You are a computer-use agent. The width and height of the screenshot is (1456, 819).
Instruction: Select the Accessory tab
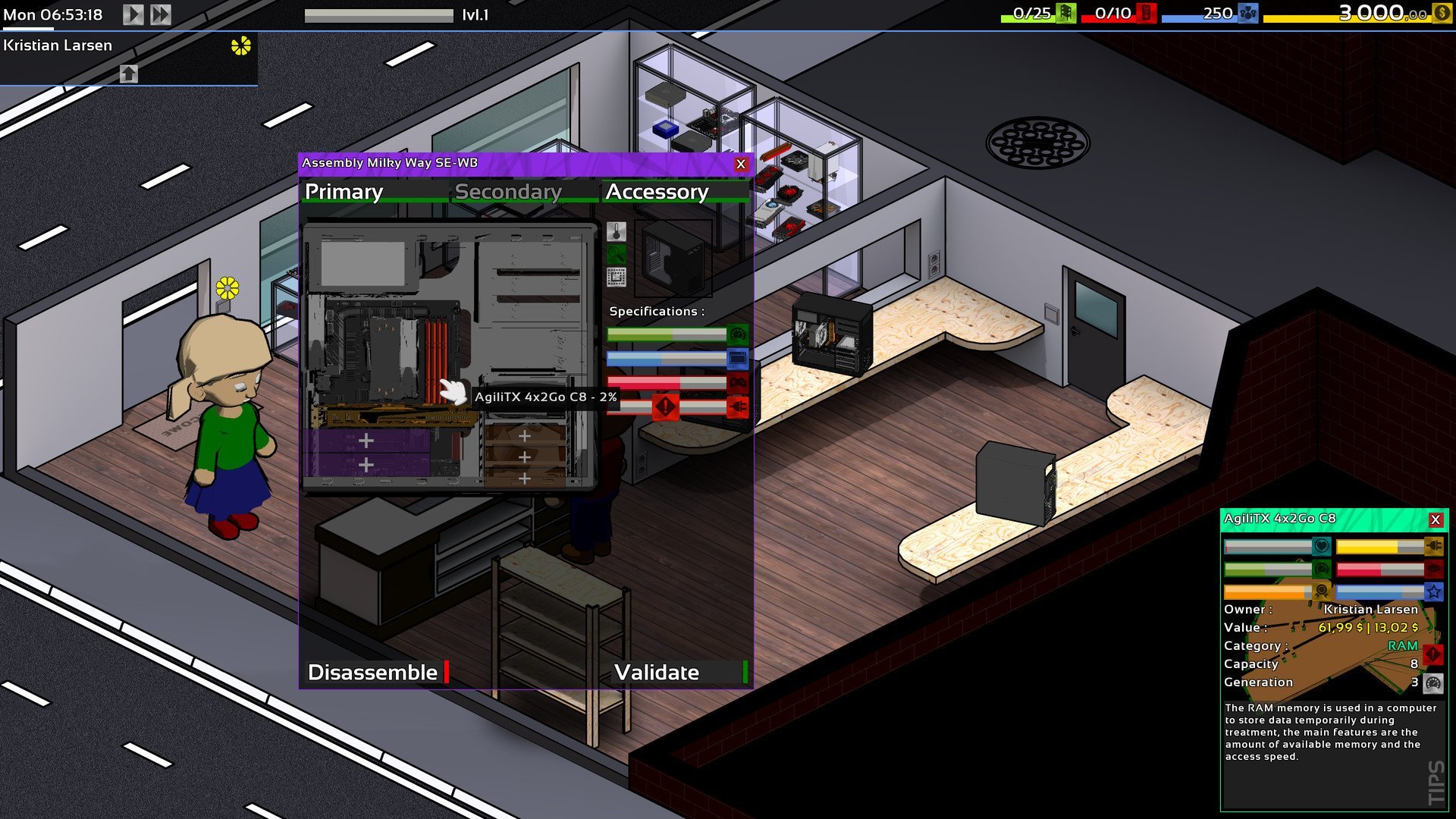point(657,192)
